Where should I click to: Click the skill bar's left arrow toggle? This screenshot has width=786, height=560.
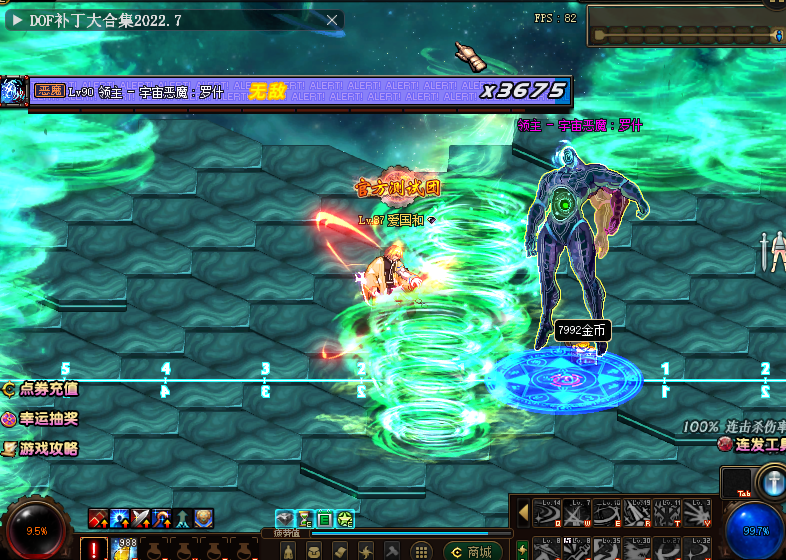click(523, 513)
